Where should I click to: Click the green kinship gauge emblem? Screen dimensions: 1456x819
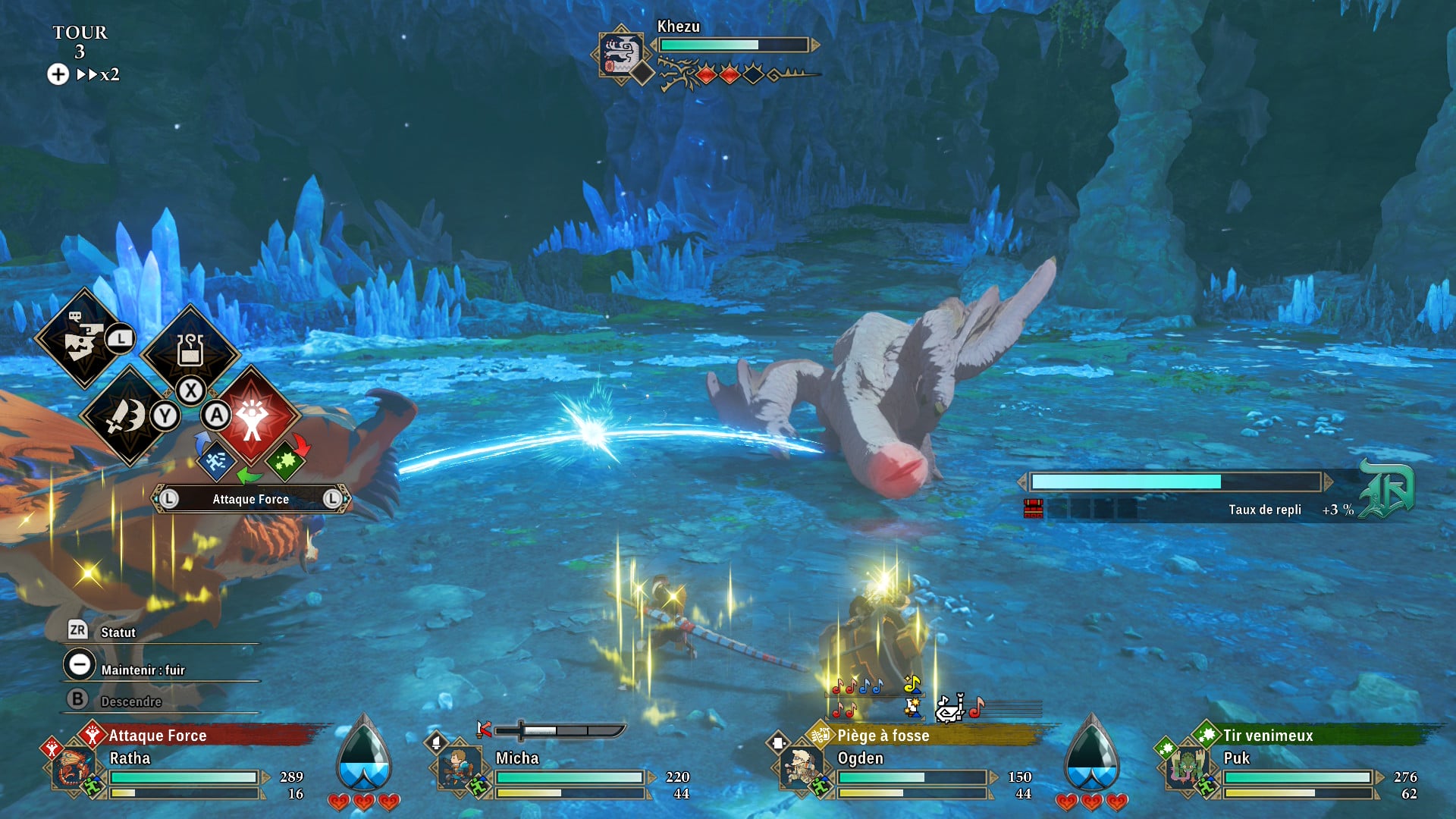coord(1386,490)
